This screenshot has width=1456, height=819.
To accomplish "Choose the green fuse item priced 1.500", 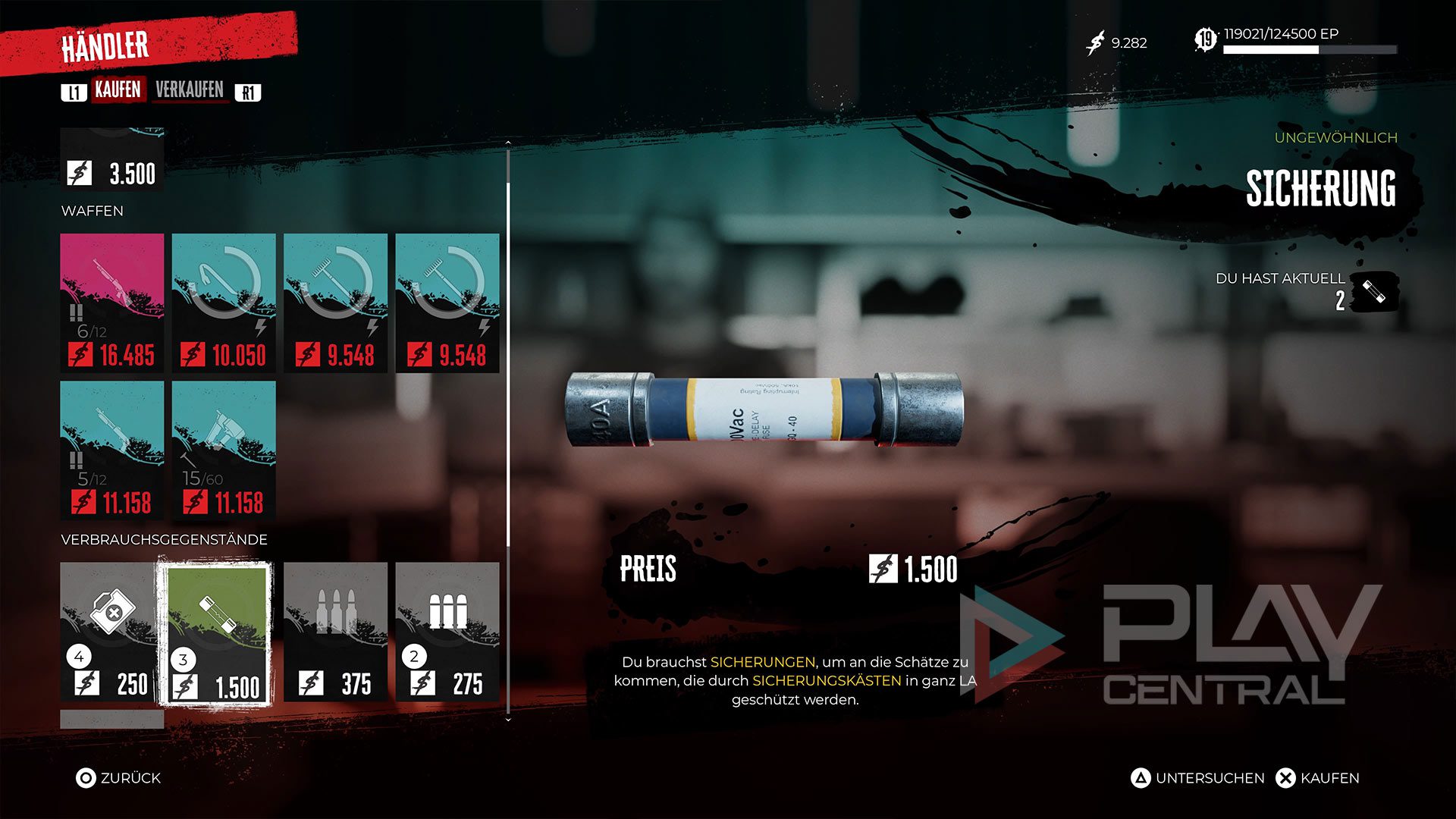I will coord(216,633).
